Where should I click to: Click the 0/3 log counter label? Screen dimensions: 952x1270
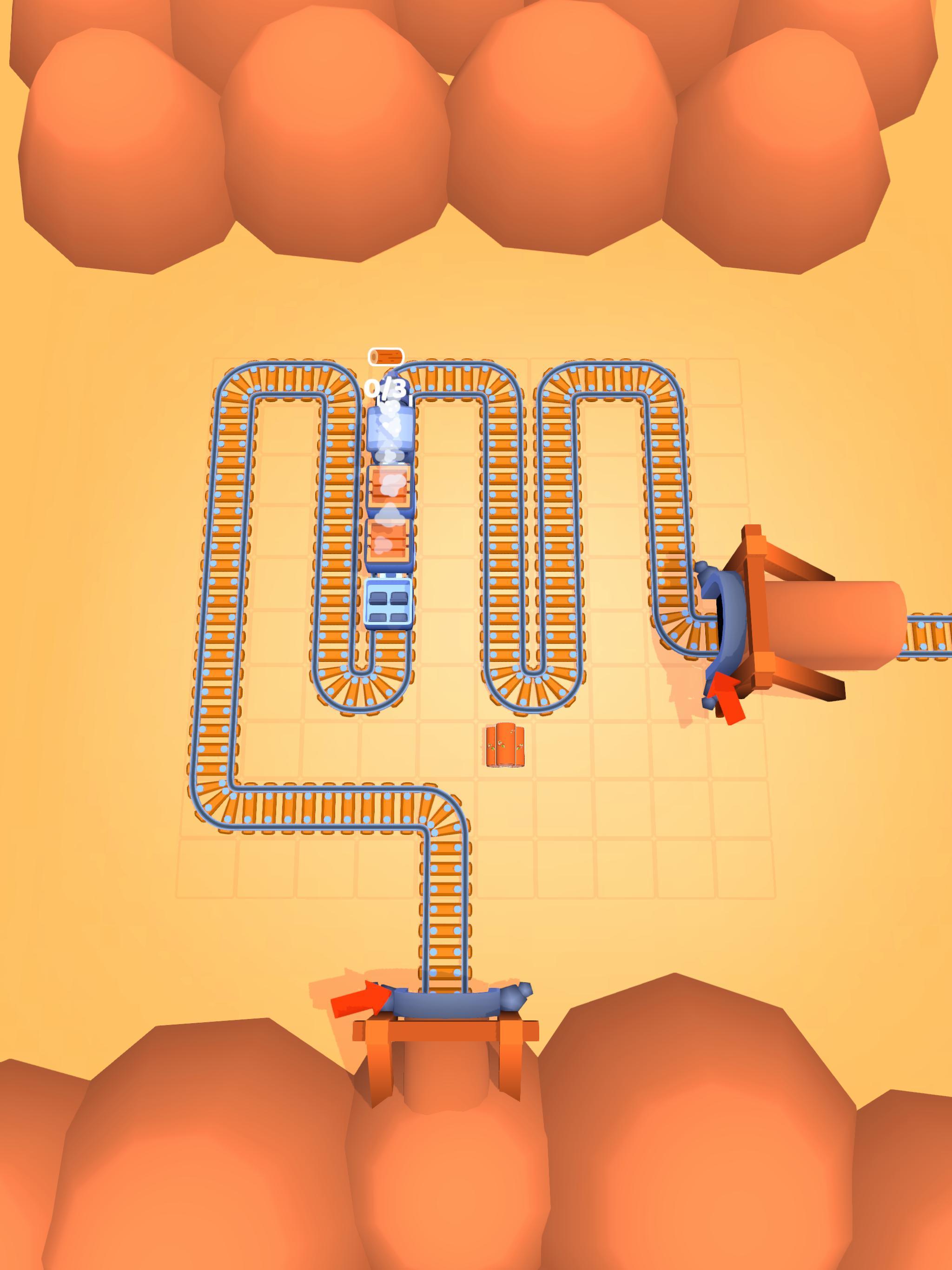(x=386, y=388)
